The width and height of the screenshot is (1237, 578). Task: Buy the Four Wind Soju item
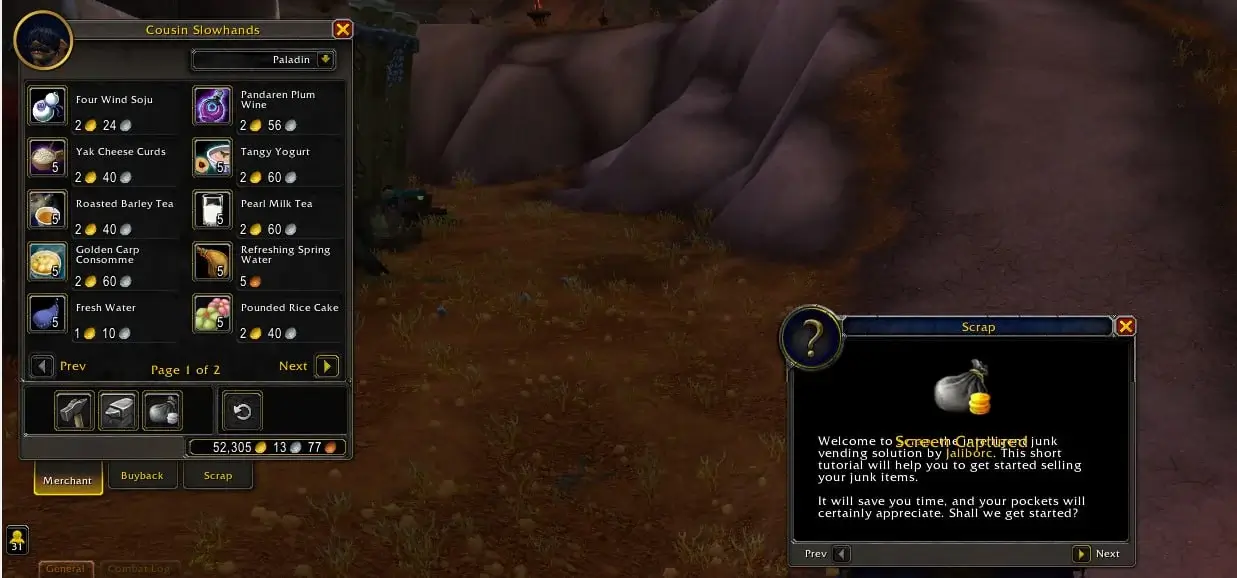coord(48,106)
